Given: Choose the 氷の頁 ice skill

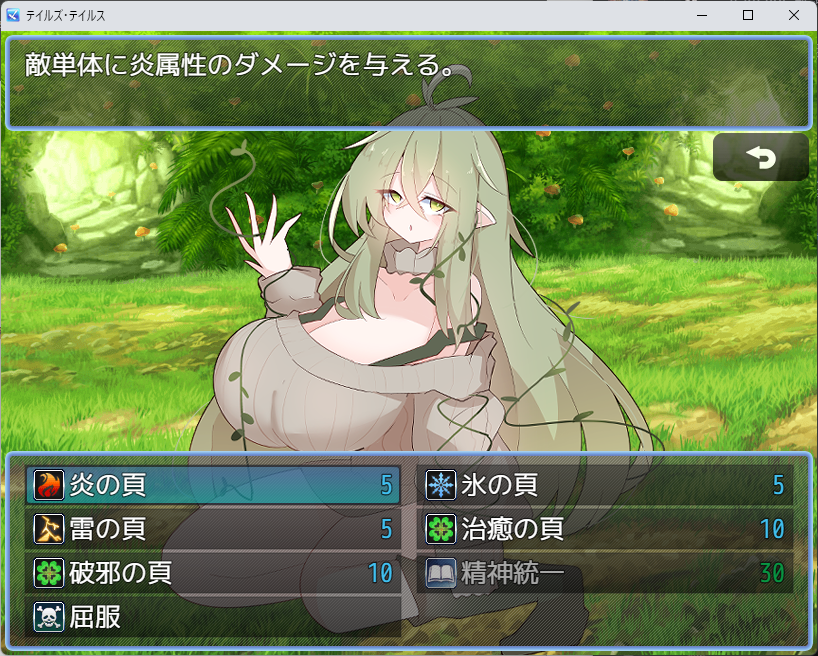Looking at the screenshot, I should tap(605, 485).
